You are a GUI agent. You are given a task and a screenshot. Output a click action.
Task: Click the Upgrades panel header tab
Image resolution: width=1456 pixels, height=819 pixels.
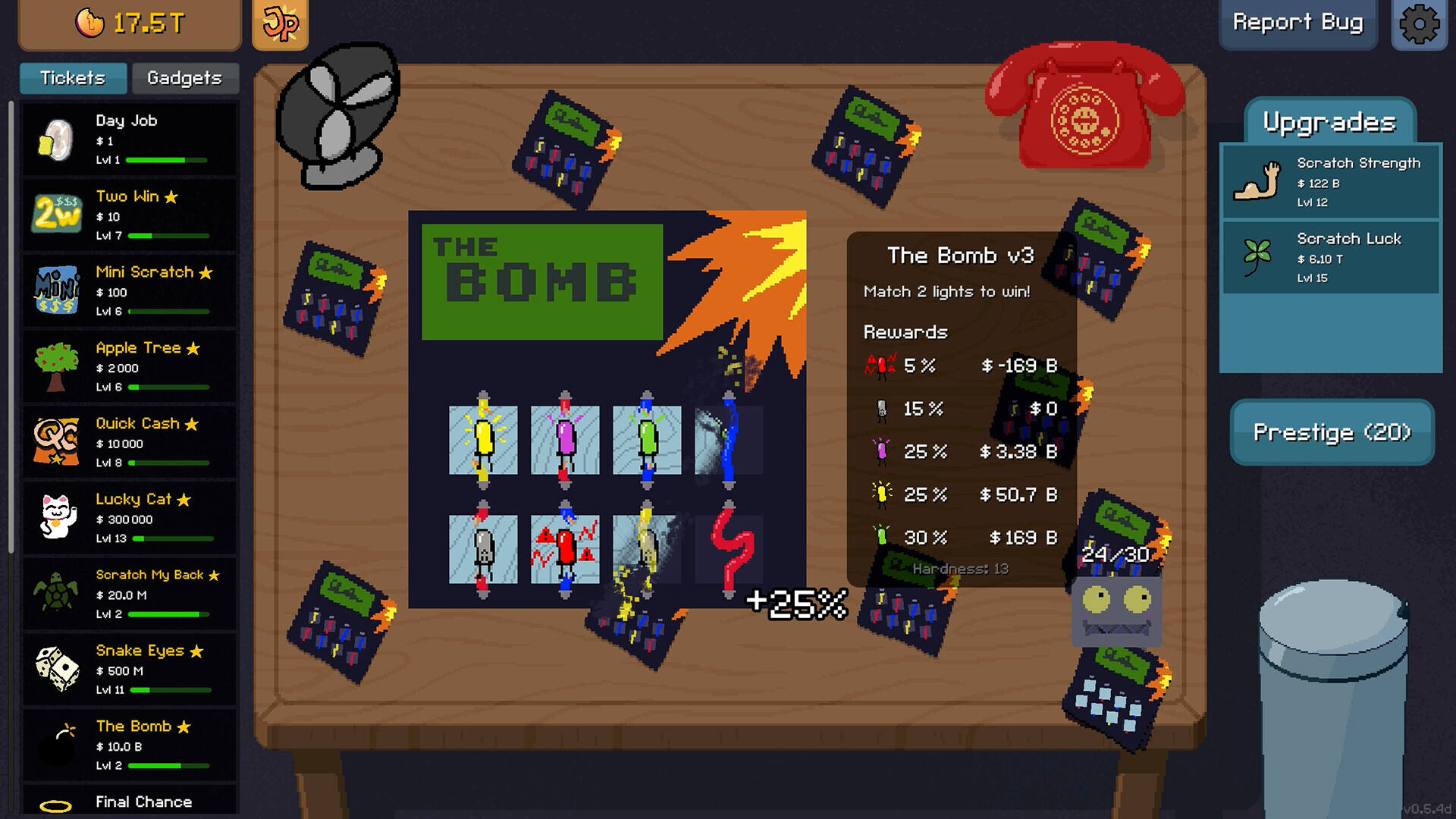pos(1329,122)
